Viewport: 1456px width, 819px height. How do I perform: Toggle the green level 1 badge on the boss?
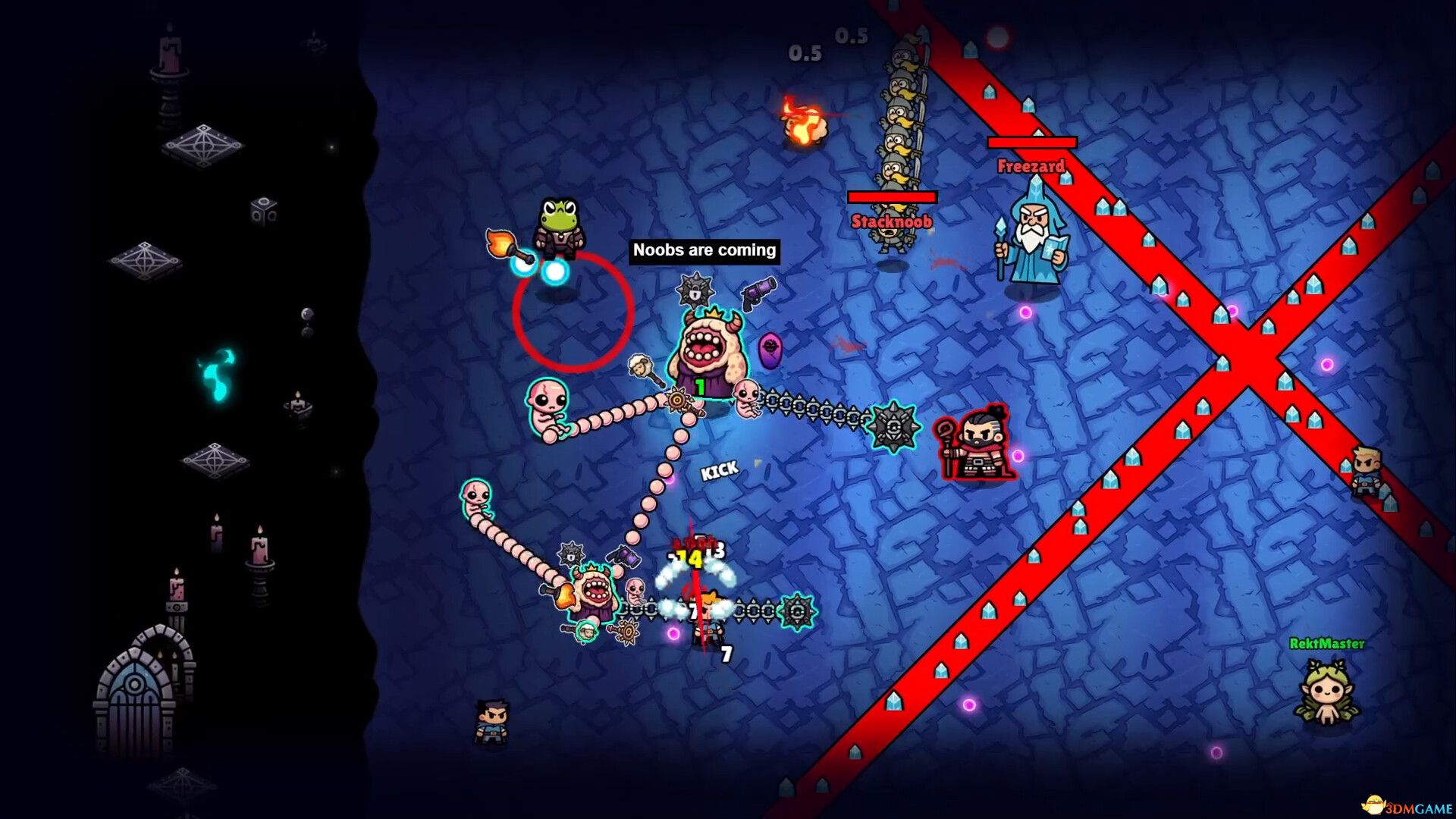point(699,386)
